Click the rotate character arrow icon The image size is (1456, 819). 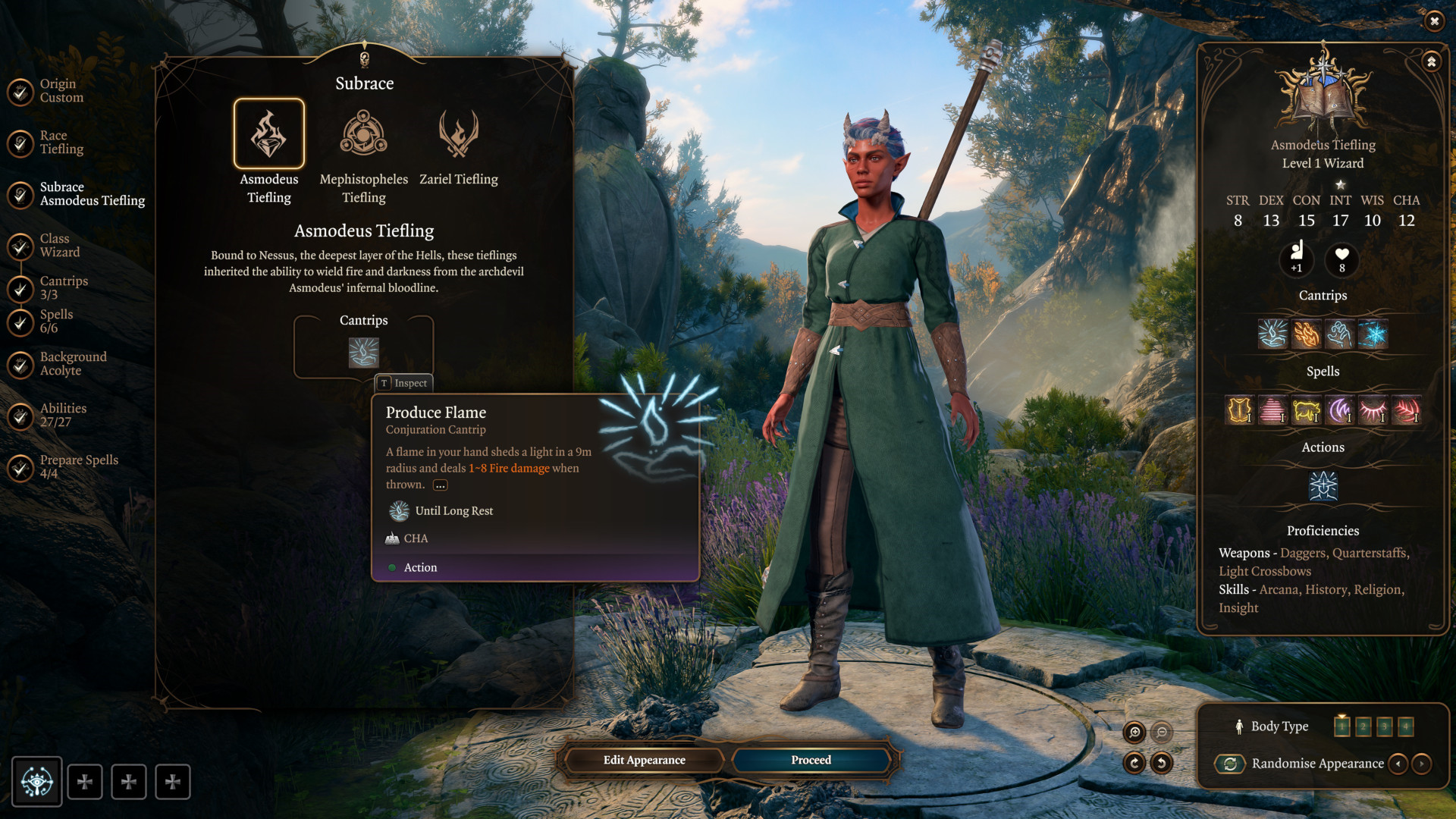tap(1135, 764)
